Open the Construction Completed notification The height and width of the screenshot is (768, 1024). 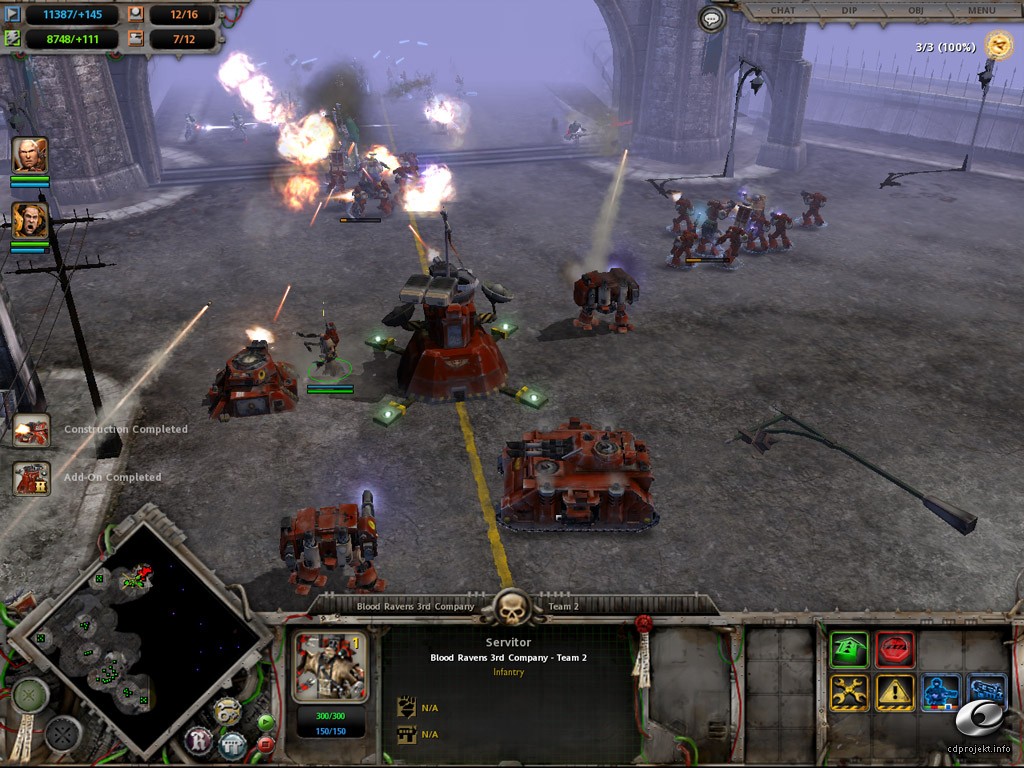pos(31,430)
